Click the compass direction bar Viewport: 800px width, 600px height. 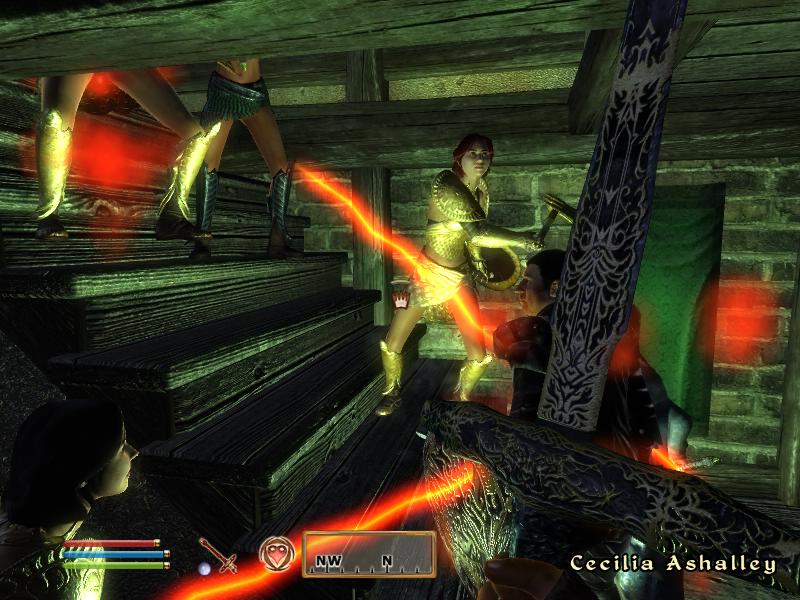[369, 555]
